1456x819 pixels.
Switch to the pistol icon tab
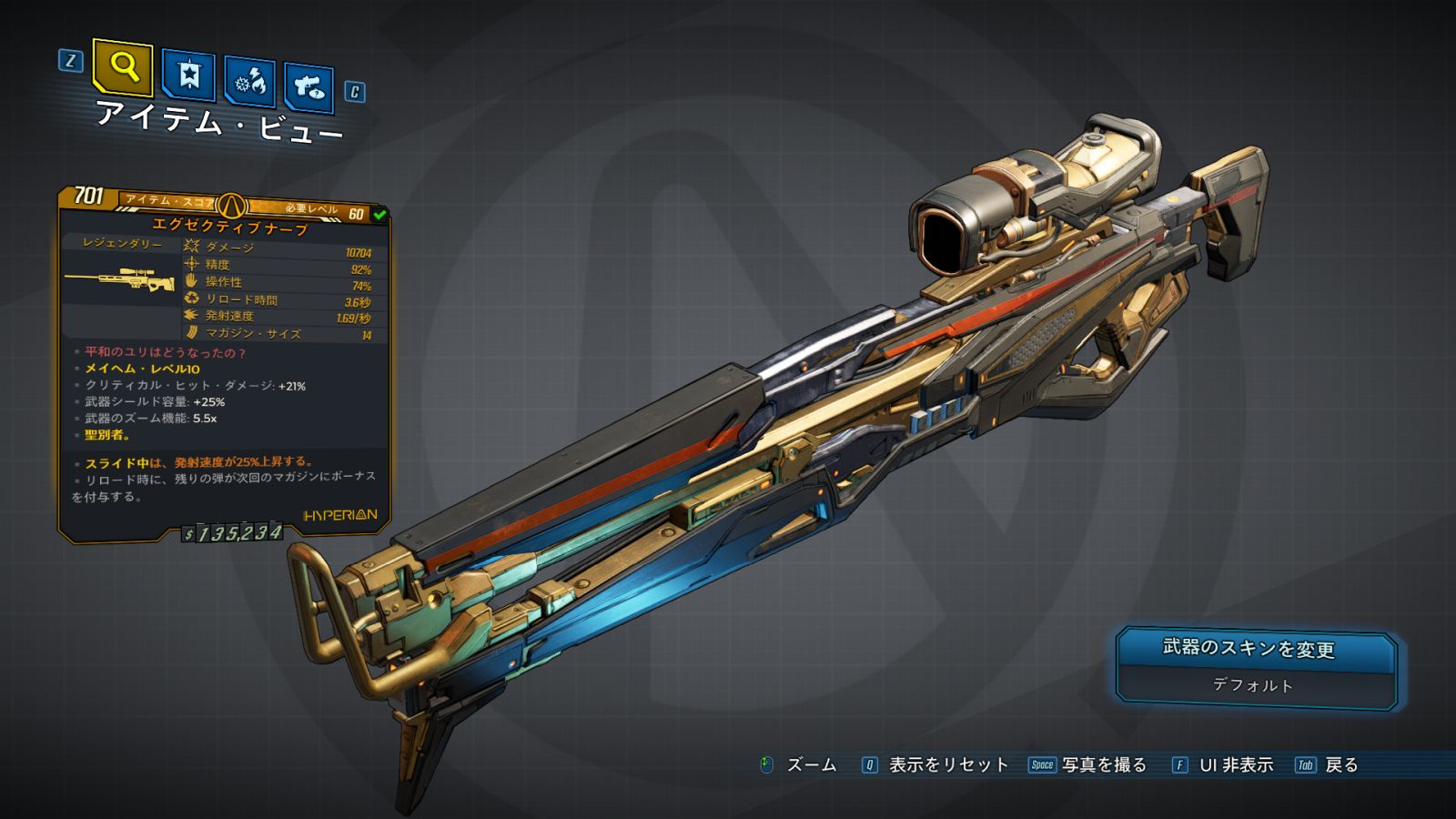tap(309, 86)
